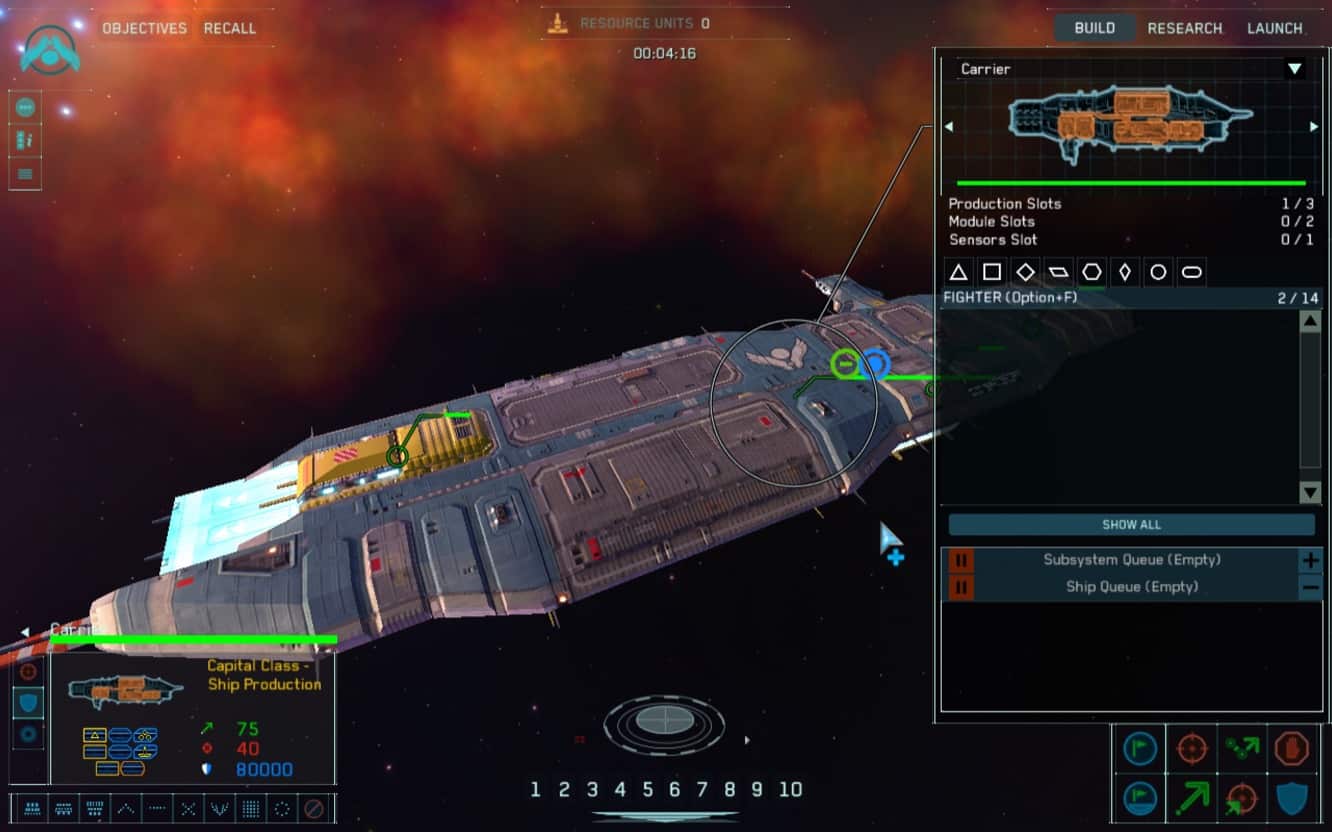This screenshot has width=1332, height=832.
Task: Open the Recall menu
Action: click(x=230, y=28)
